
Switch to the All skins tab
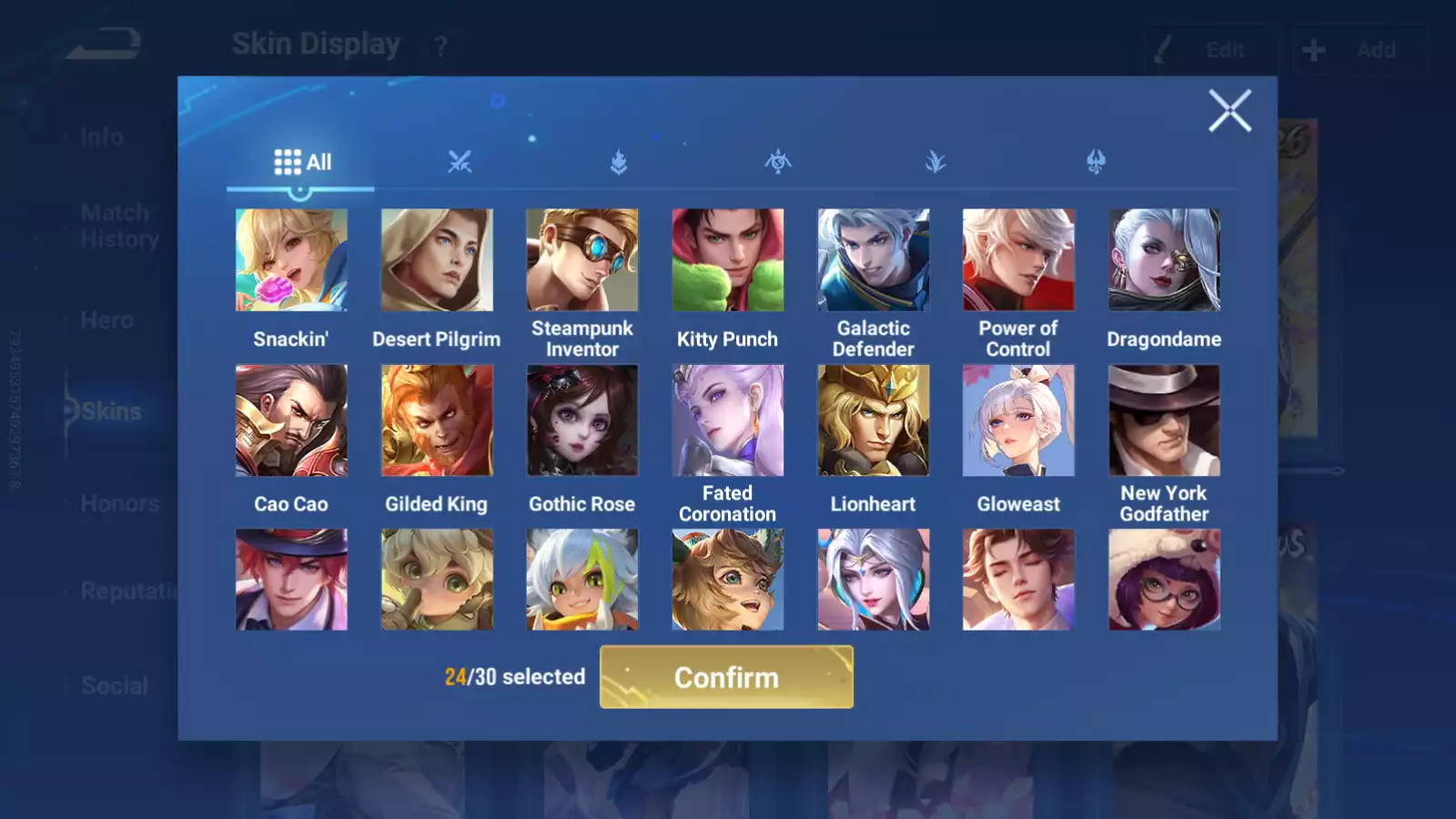tap(302, 163)
